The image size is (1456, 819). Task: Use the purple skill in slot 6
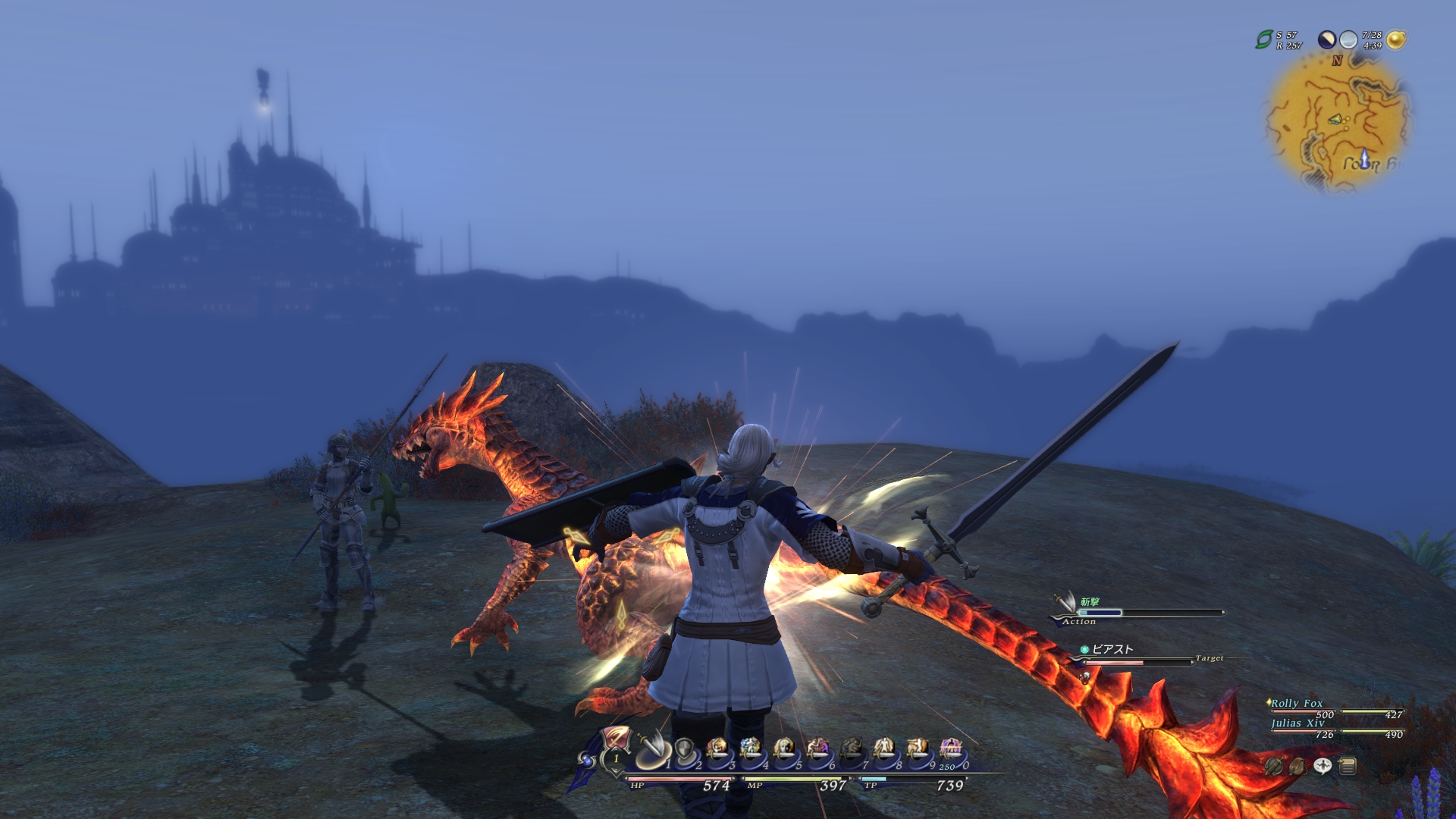(817, 750)
